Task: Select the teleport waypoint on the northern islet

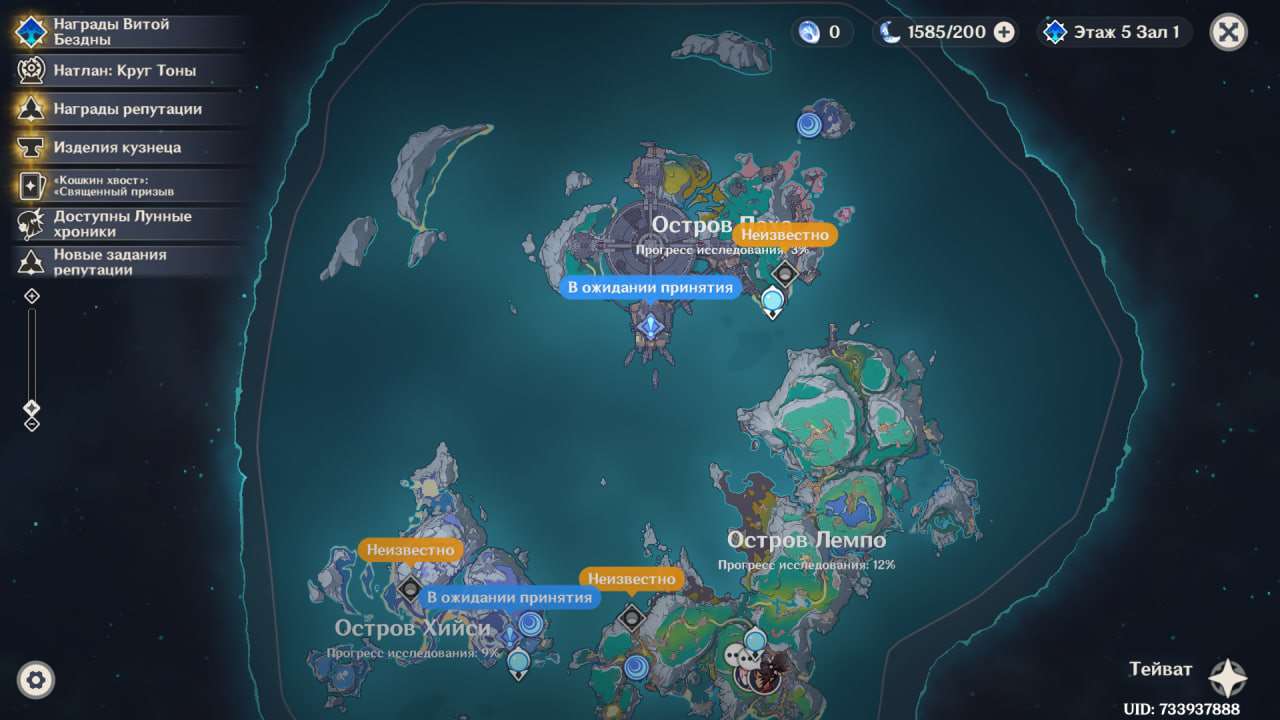Action: [808, 125]
